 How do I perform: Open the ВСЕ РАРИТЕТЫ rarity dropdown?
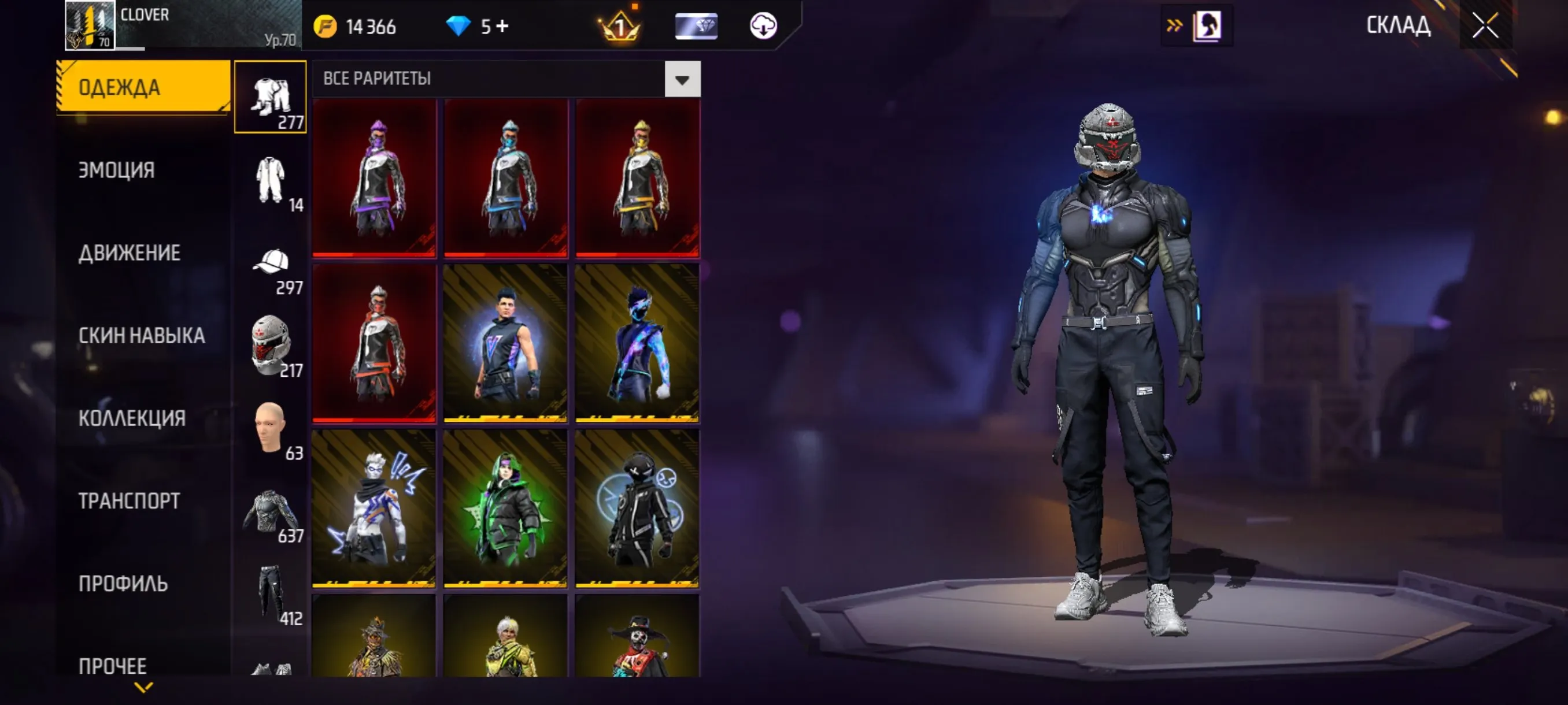pos(681,78)
